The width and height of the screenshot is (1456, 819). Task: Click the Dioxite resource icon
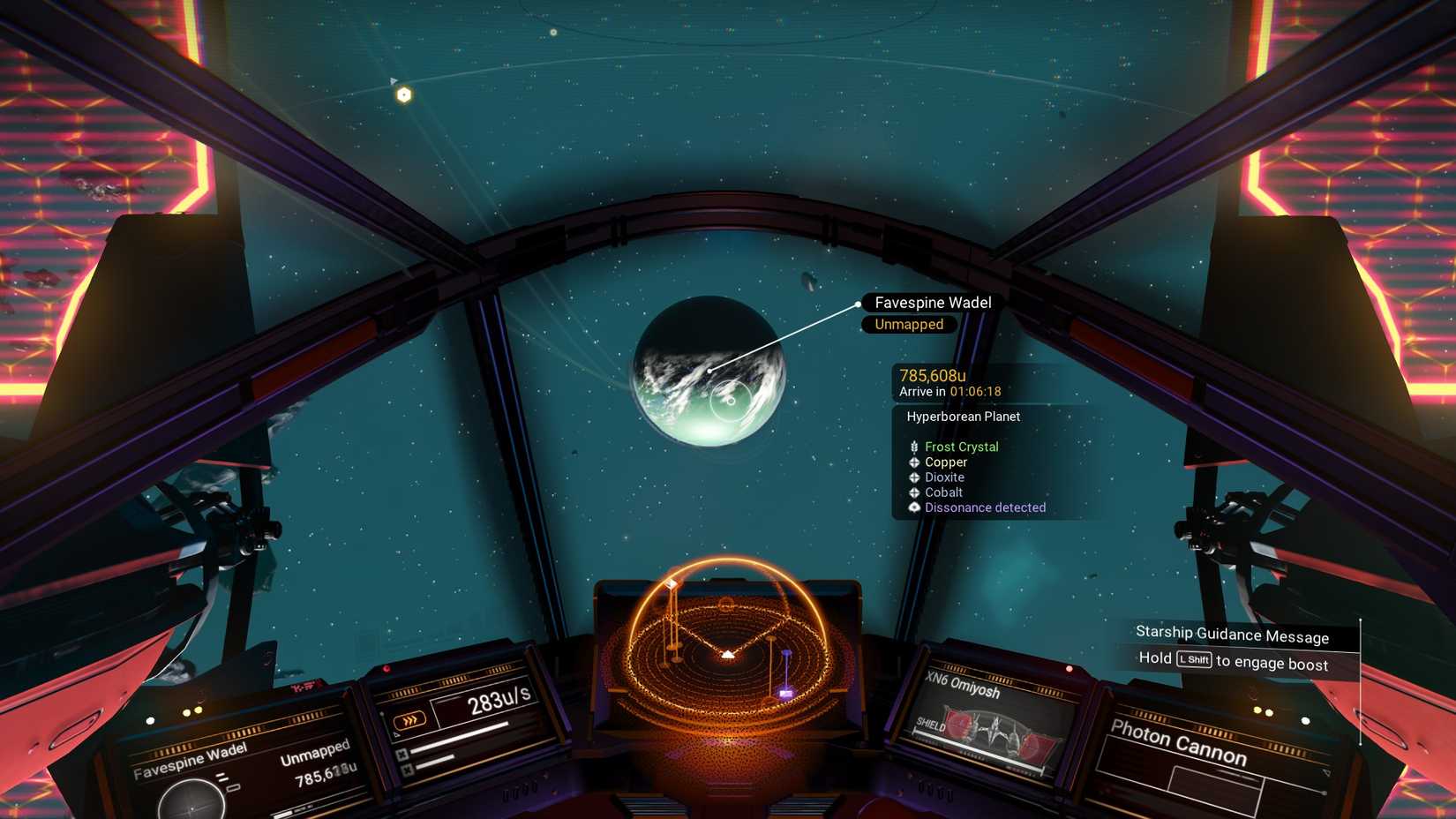[x=914, y=477]
